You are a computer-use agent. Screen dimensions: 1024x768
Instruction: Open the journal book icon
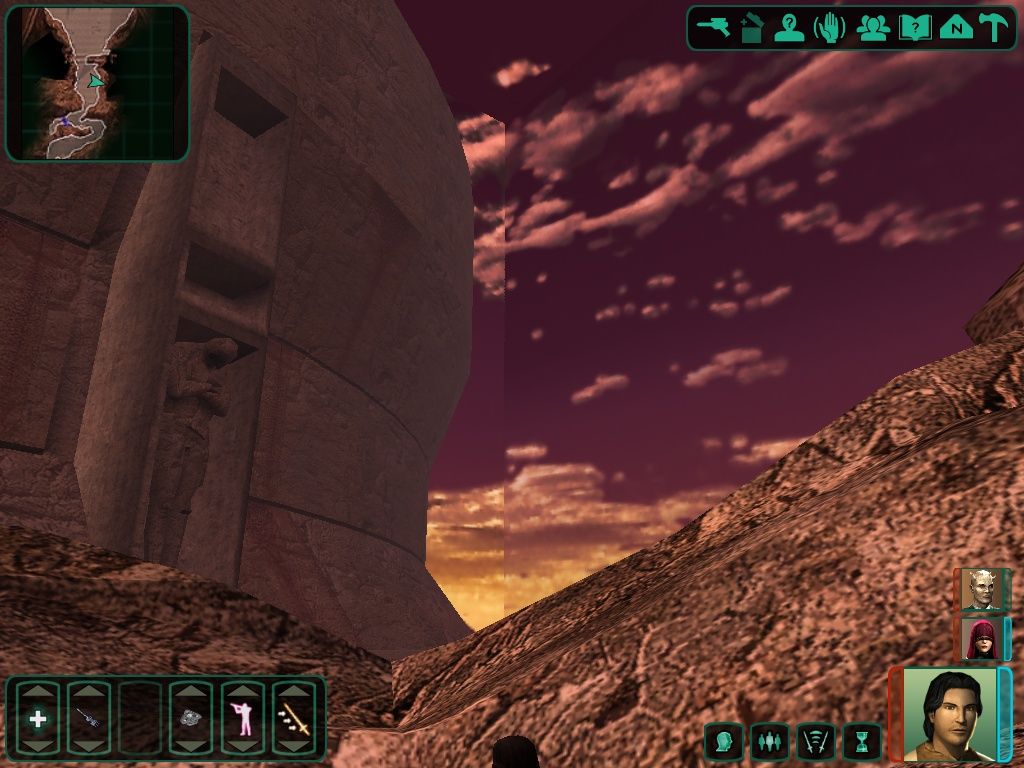coord(914,27)
